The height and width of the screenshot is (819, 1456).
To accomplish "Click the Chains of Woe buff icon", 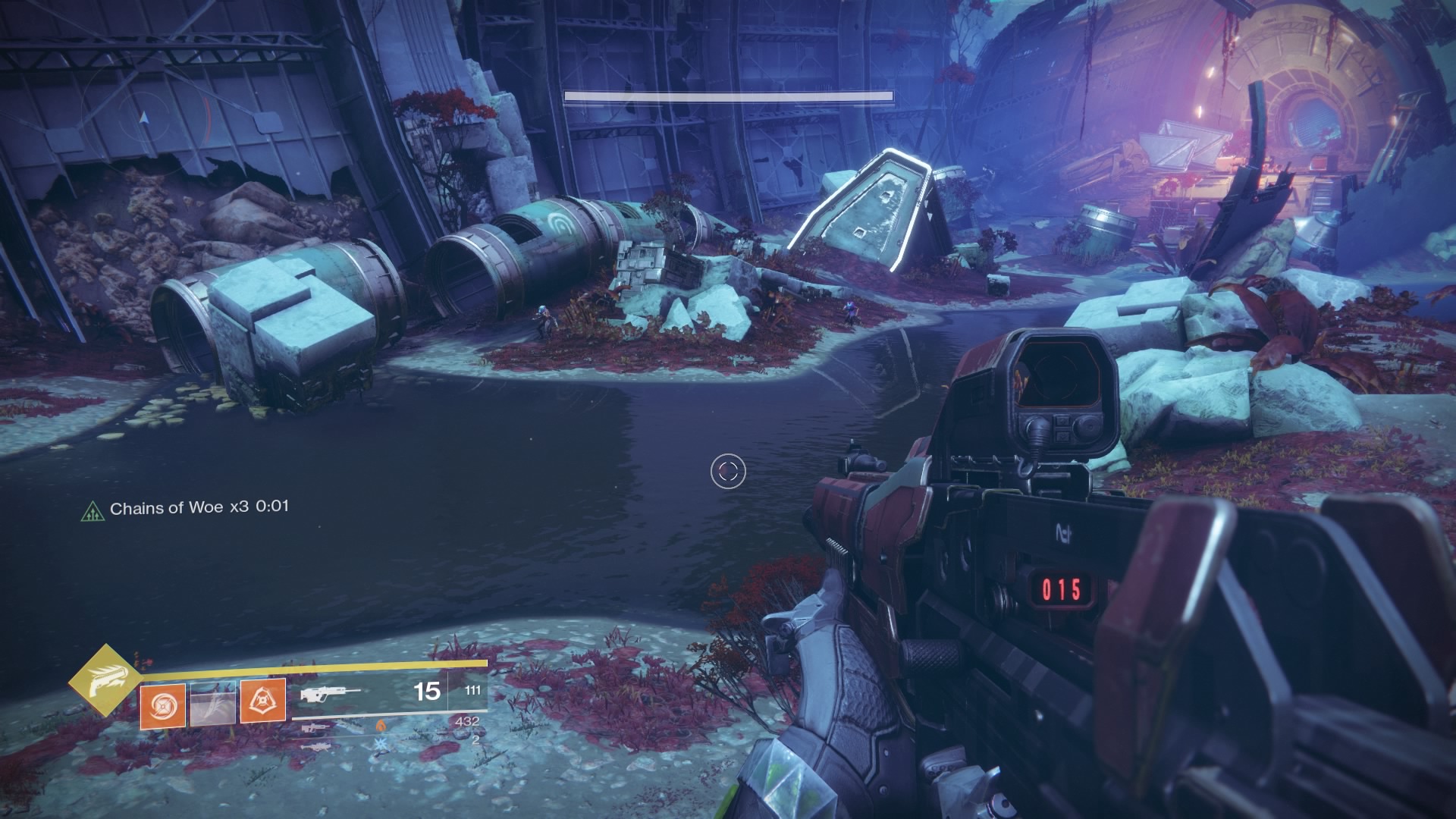I will pos(91,510).
